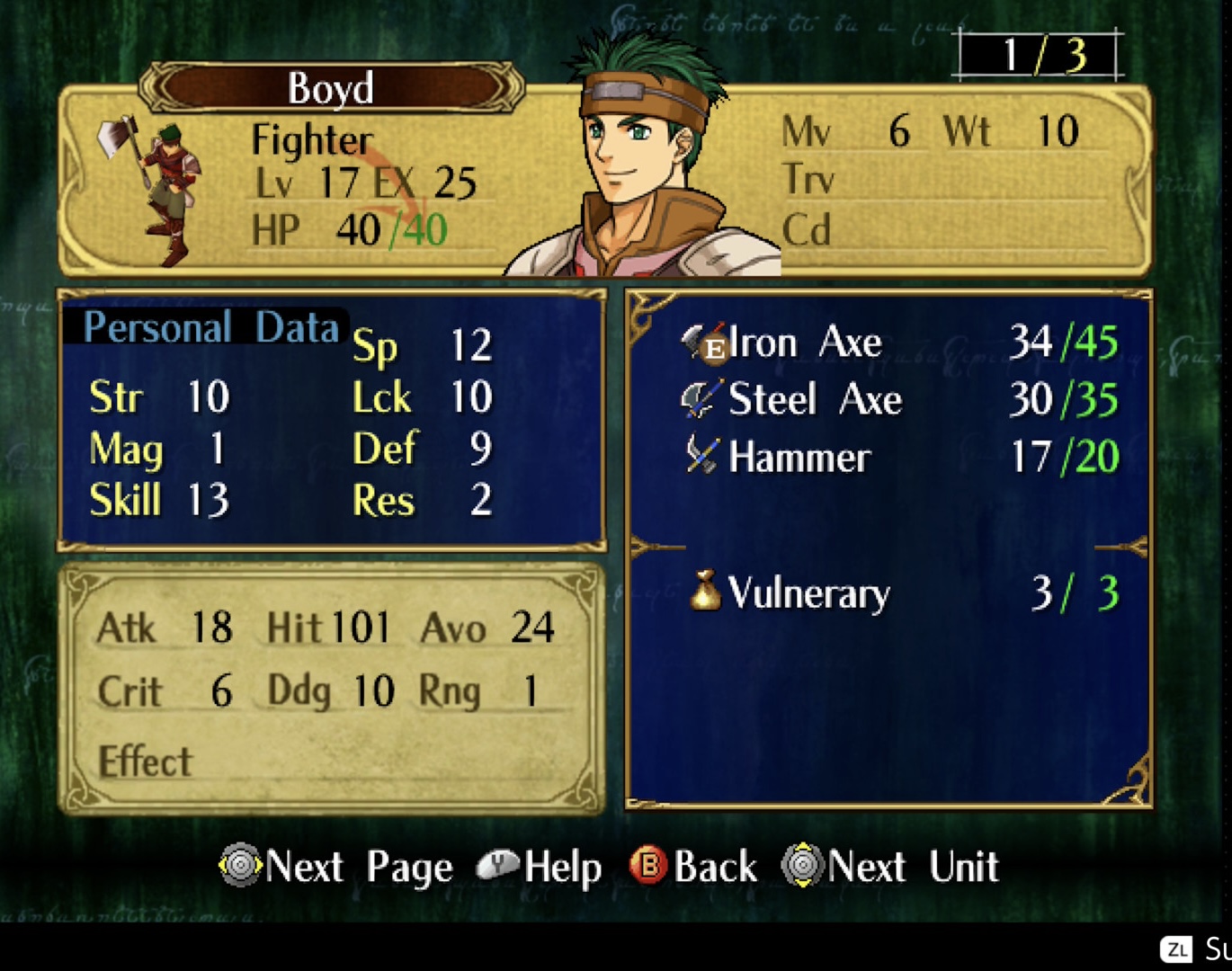Select the Personal Data header

coord(210,327)
